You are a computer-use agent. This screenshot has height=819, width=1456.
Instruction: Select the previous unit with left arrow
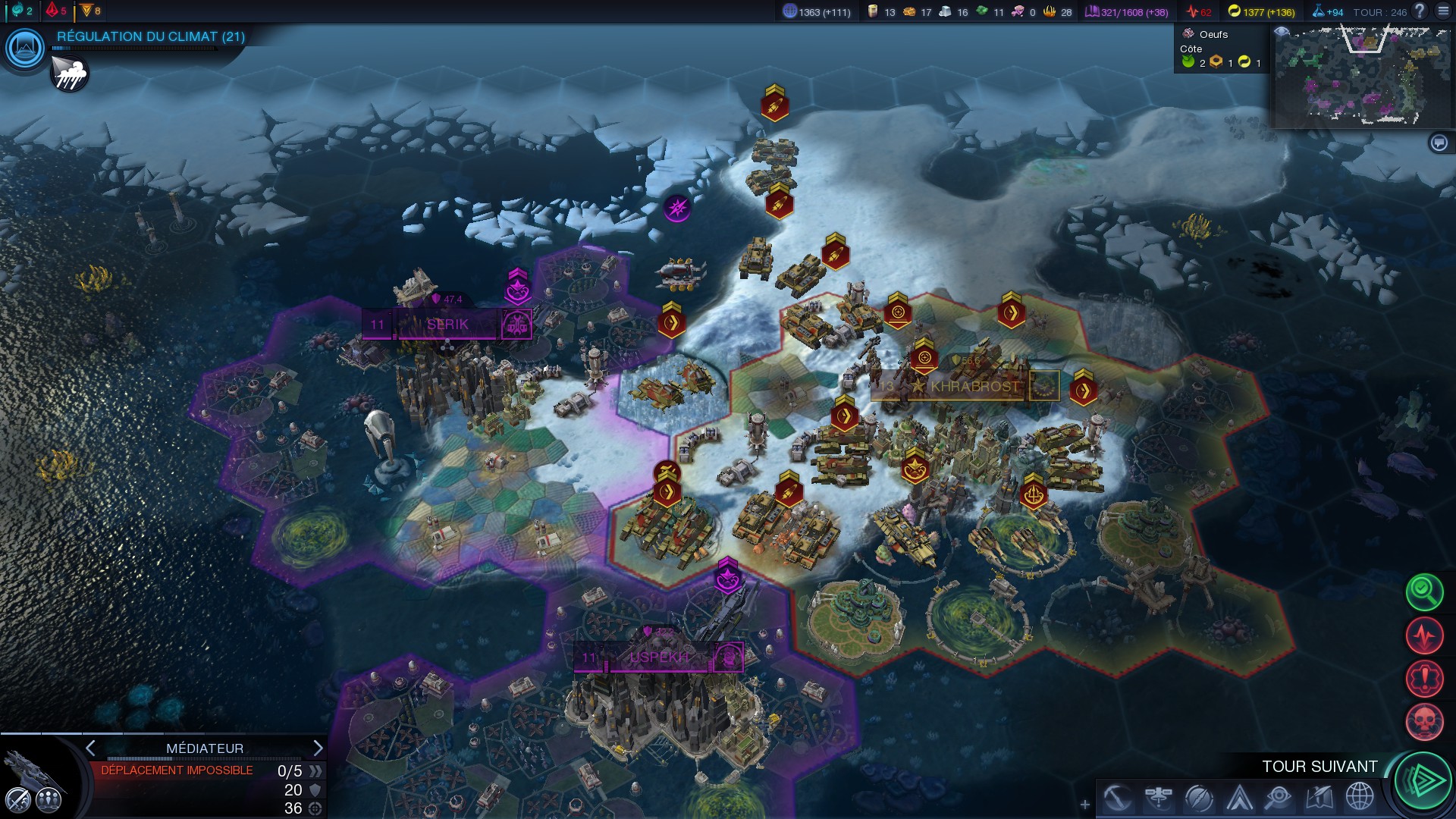coord(90,748)
